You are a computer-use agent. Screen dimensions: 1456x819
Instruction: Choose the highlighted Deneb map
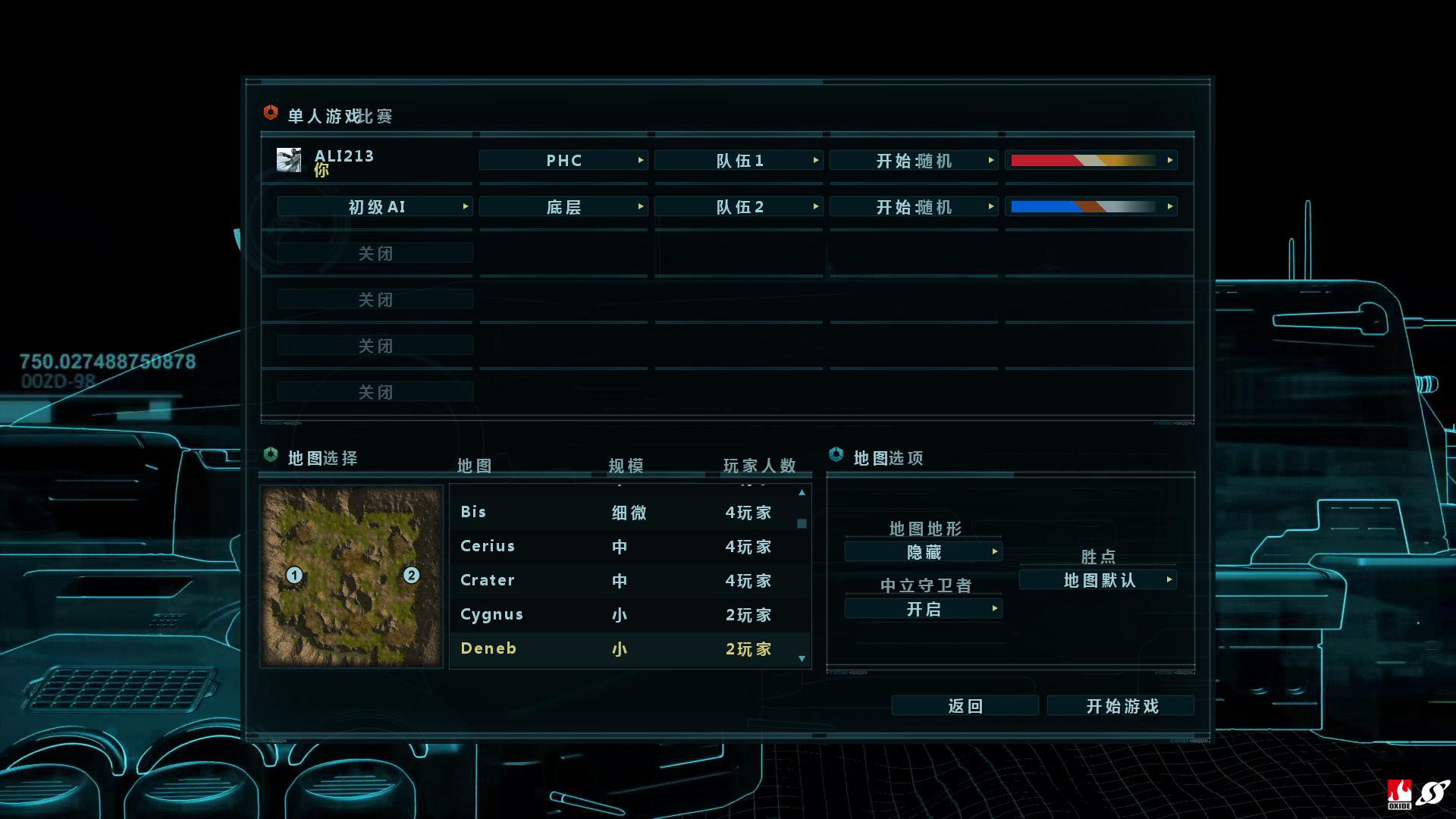pyautogui.click(x=629, y=649)
